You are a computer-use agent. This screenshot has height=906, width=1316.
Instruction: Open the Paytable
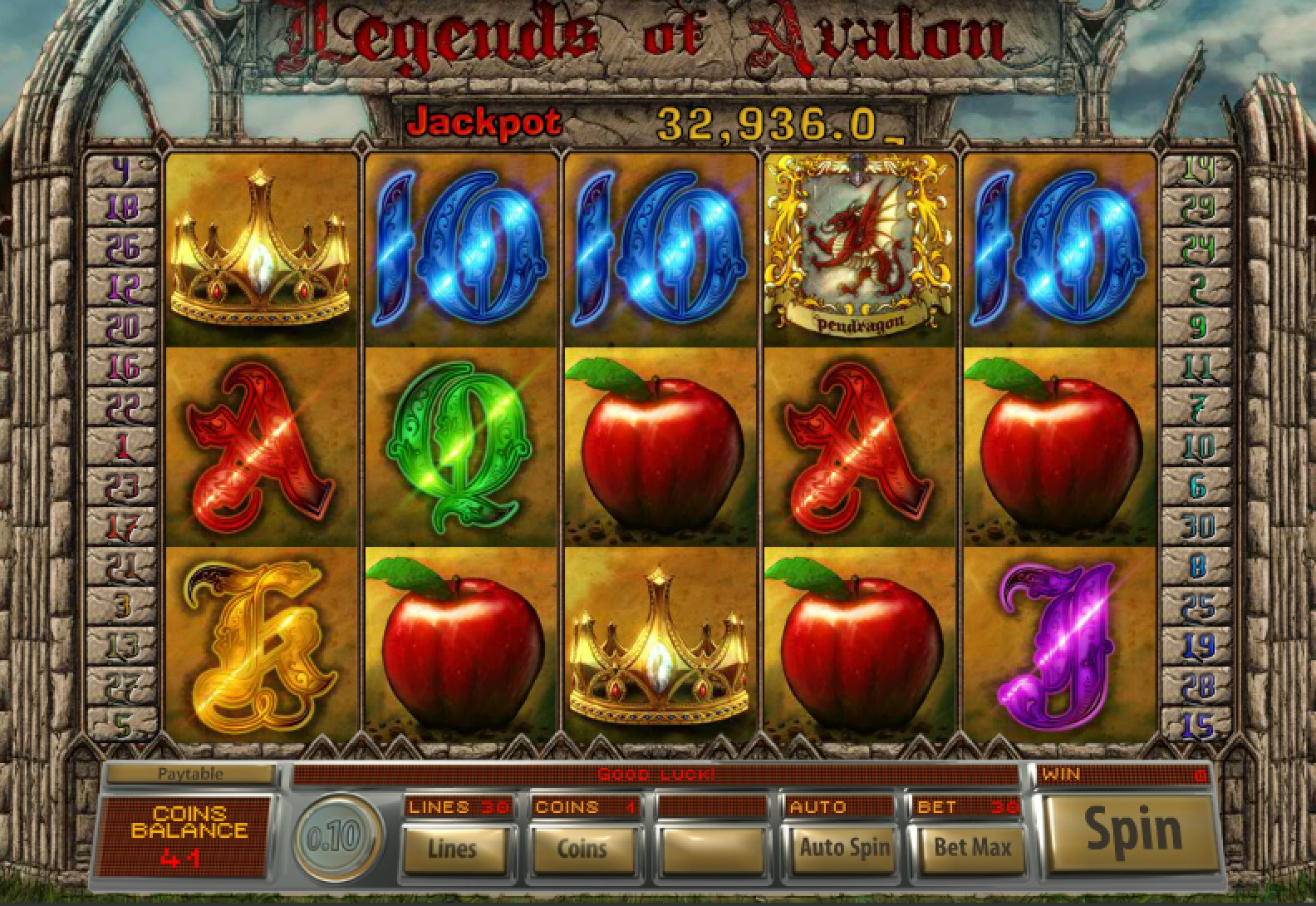point(190,774)
